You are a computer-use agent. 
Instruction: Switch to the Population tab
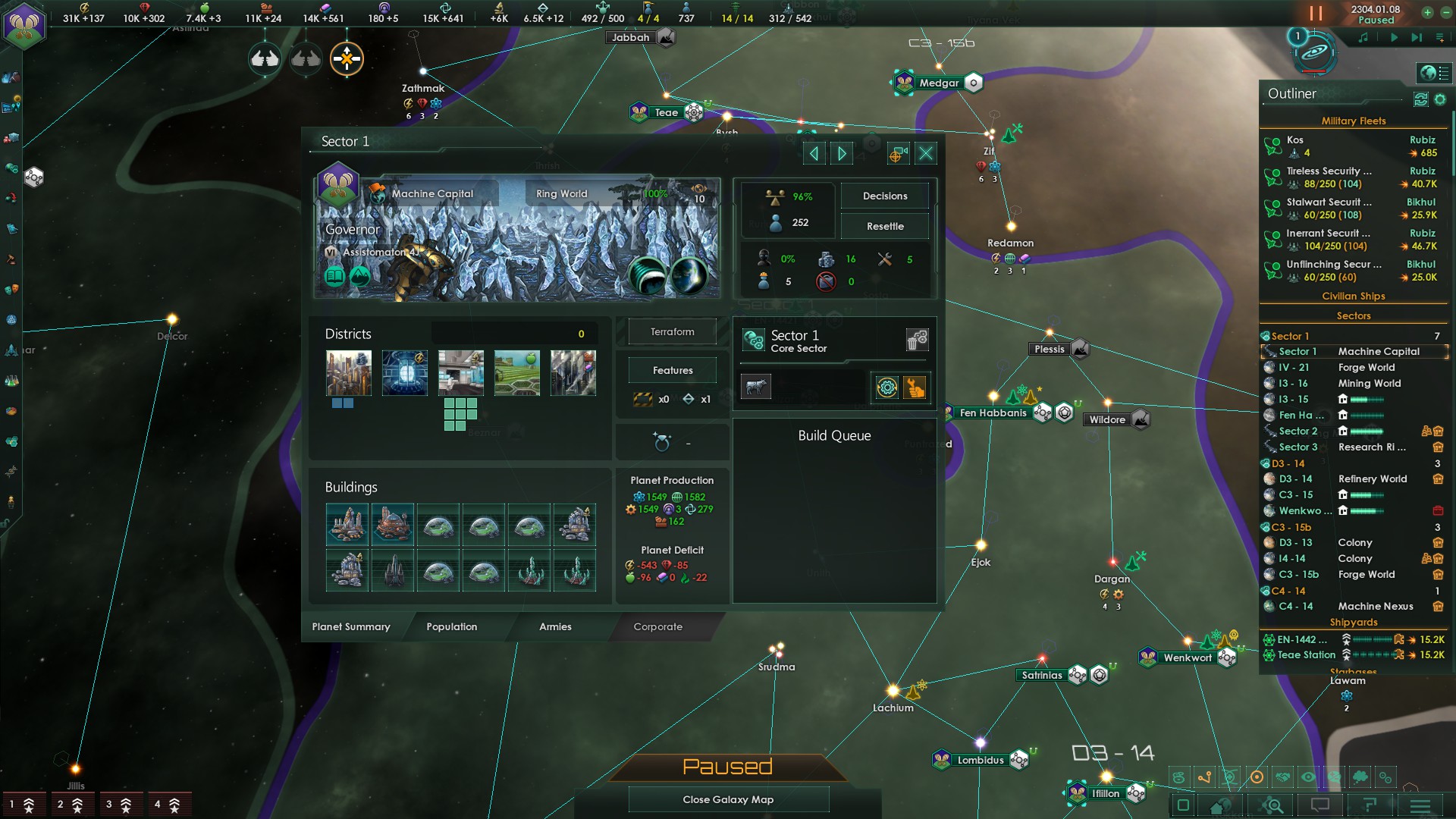(452, 627)
